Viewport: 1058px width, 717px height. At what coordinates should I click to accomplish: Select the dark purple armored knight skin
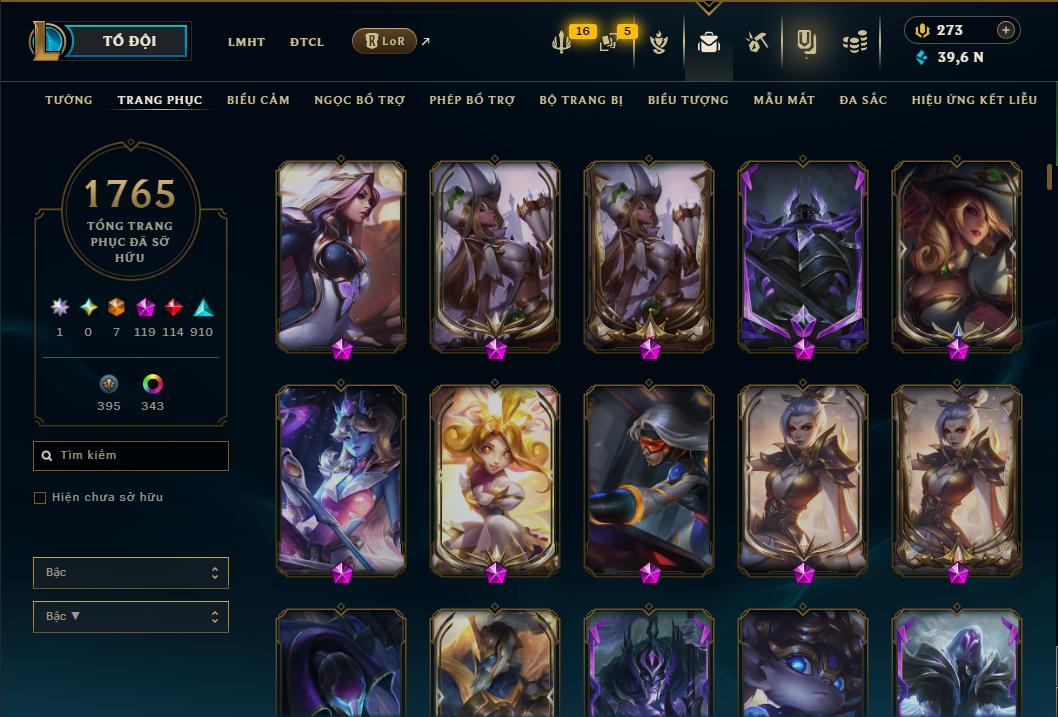[803, 255]
